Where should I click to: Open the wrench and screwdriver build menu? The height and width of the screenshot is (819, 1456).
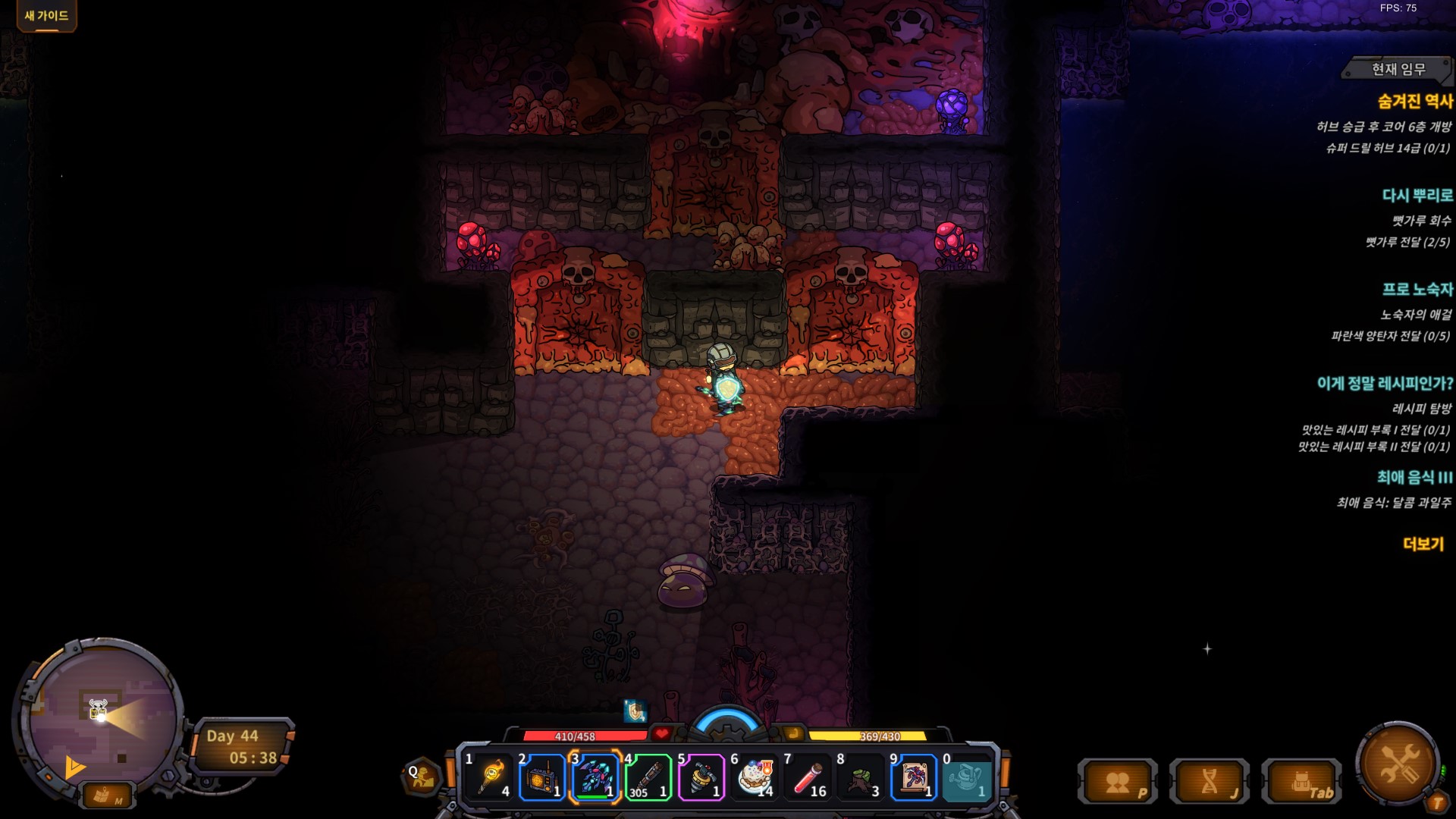pos(1398,763)
